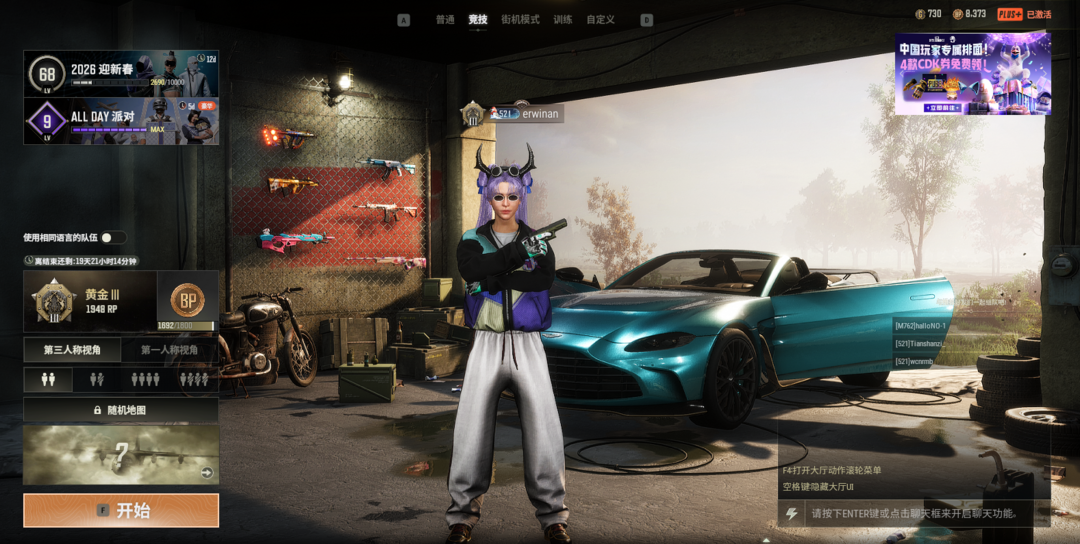Start the match with the 开始 button
This screenshot has height=544, width=1080.
click(x=121, y=510)
